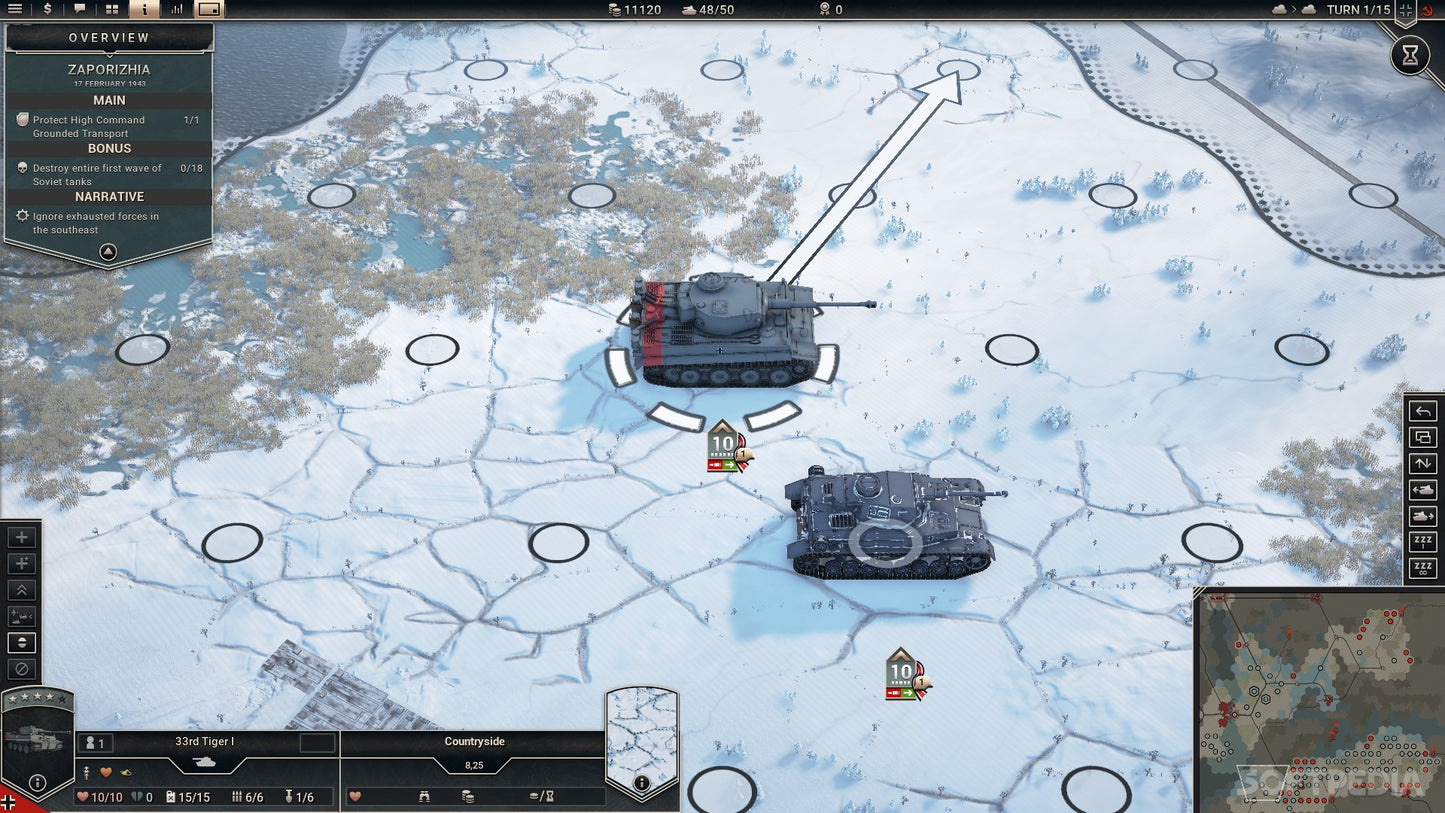The image size is (1445, 813).
Task: Select the previous unit tank button
Action: coord(1422,490)
